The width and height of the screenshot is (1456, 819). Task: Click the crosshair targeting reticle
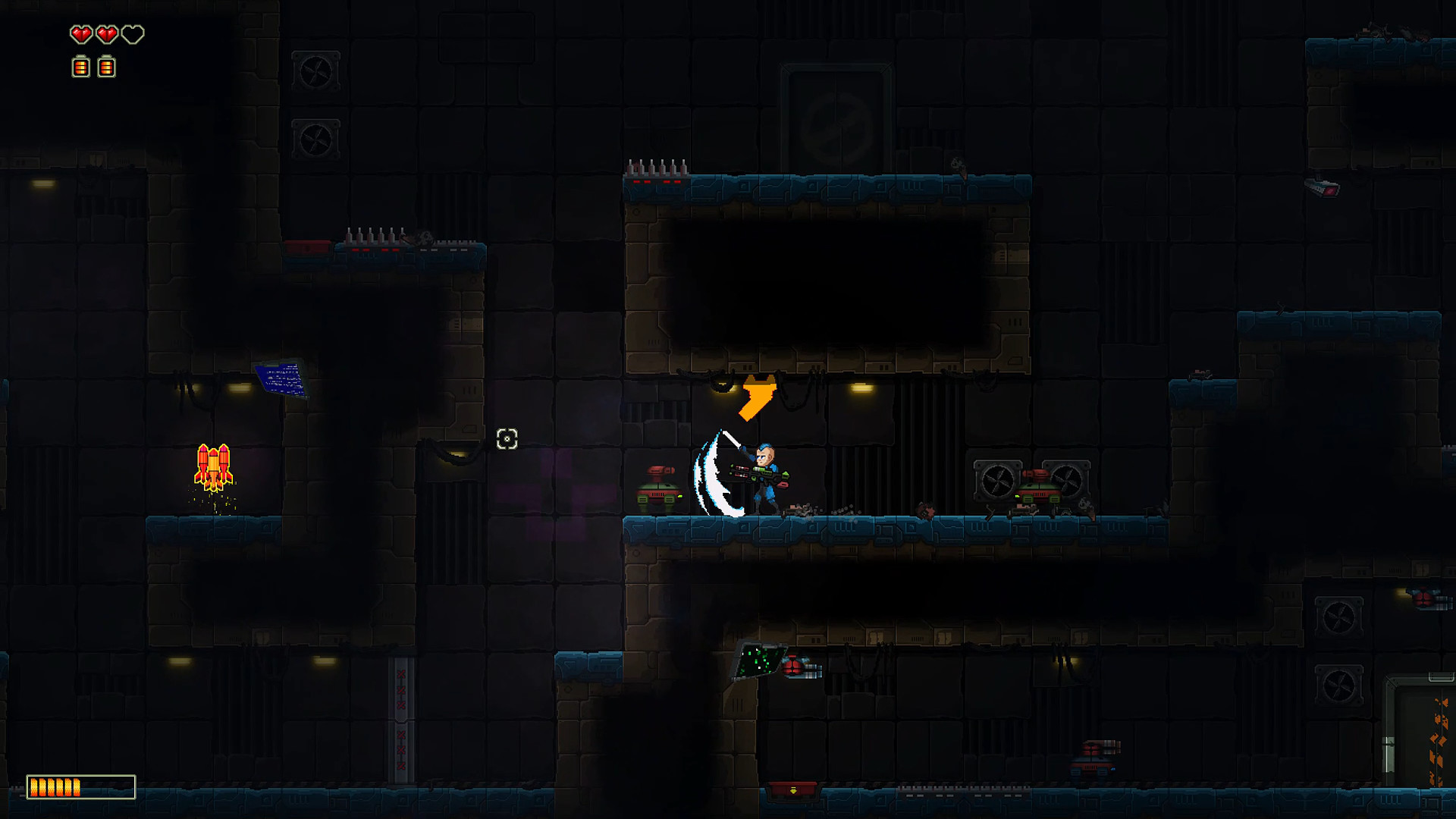tap(507, 438)
